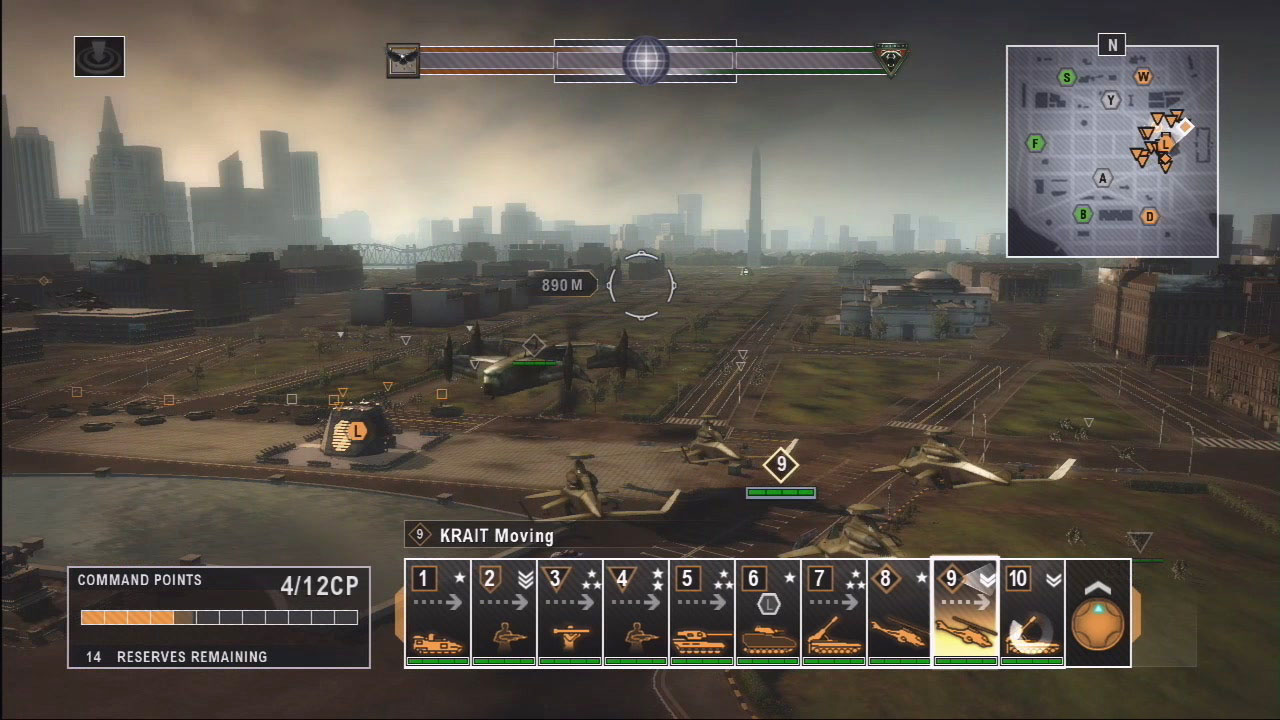Click uplink F marker on minimap
Image resolution: width=1280 pixels, height=720 pixels.
(x=1036, y=144)
